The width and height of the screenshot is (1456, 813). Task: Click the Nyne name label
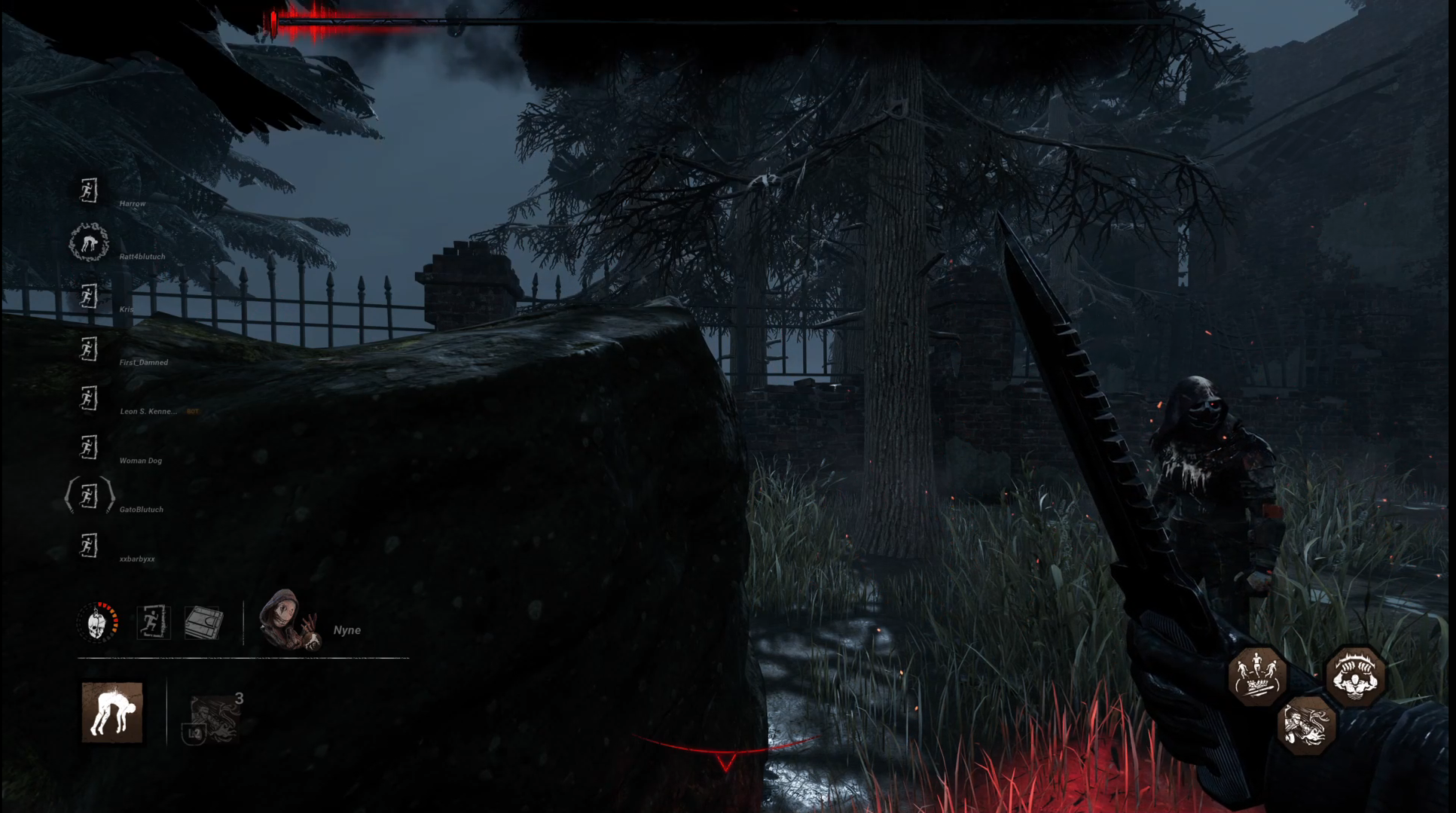[348, 629]
